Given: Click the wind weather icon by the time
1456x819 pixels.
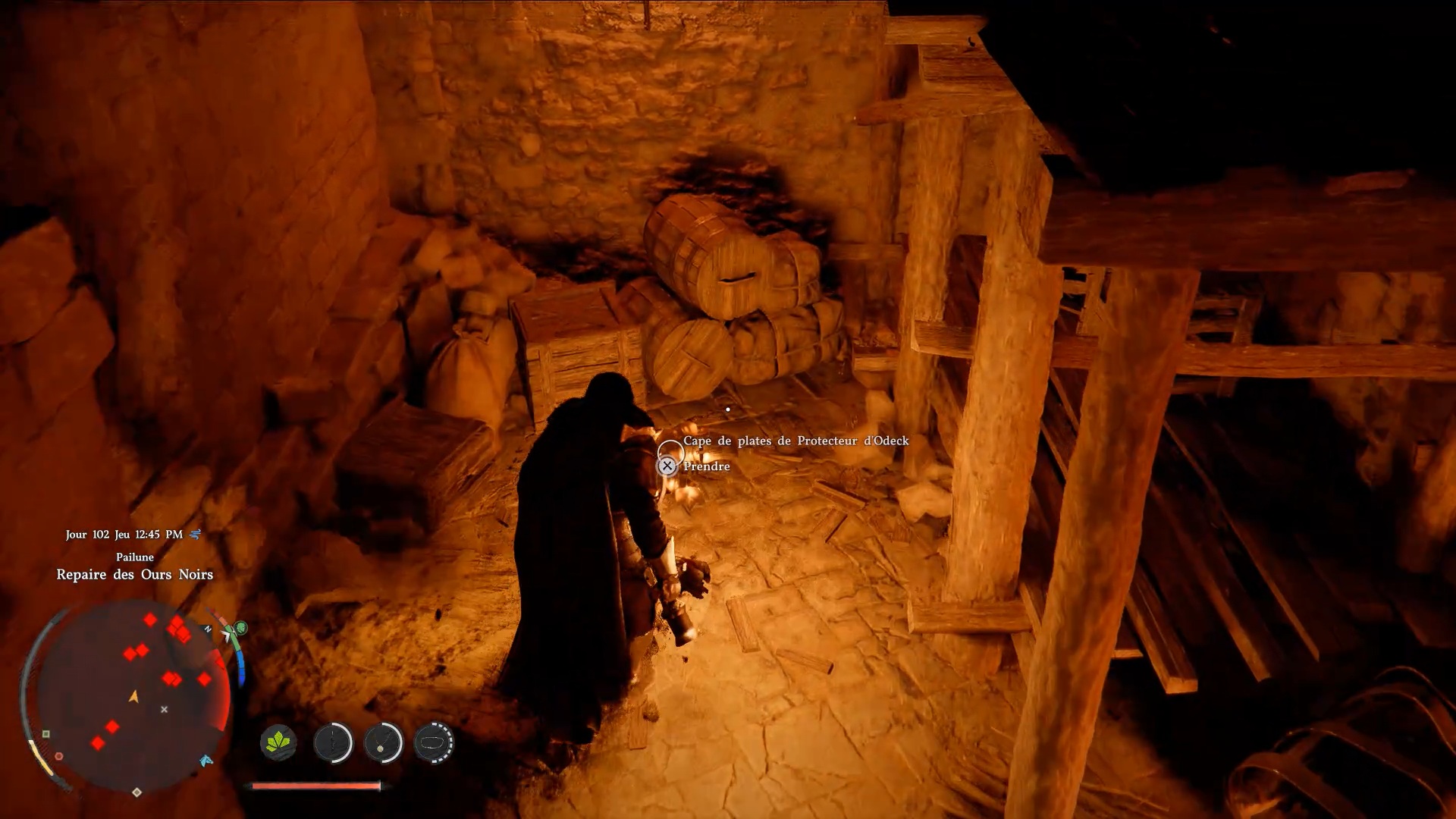Looking at the screenshot, I should coord(195,535).
